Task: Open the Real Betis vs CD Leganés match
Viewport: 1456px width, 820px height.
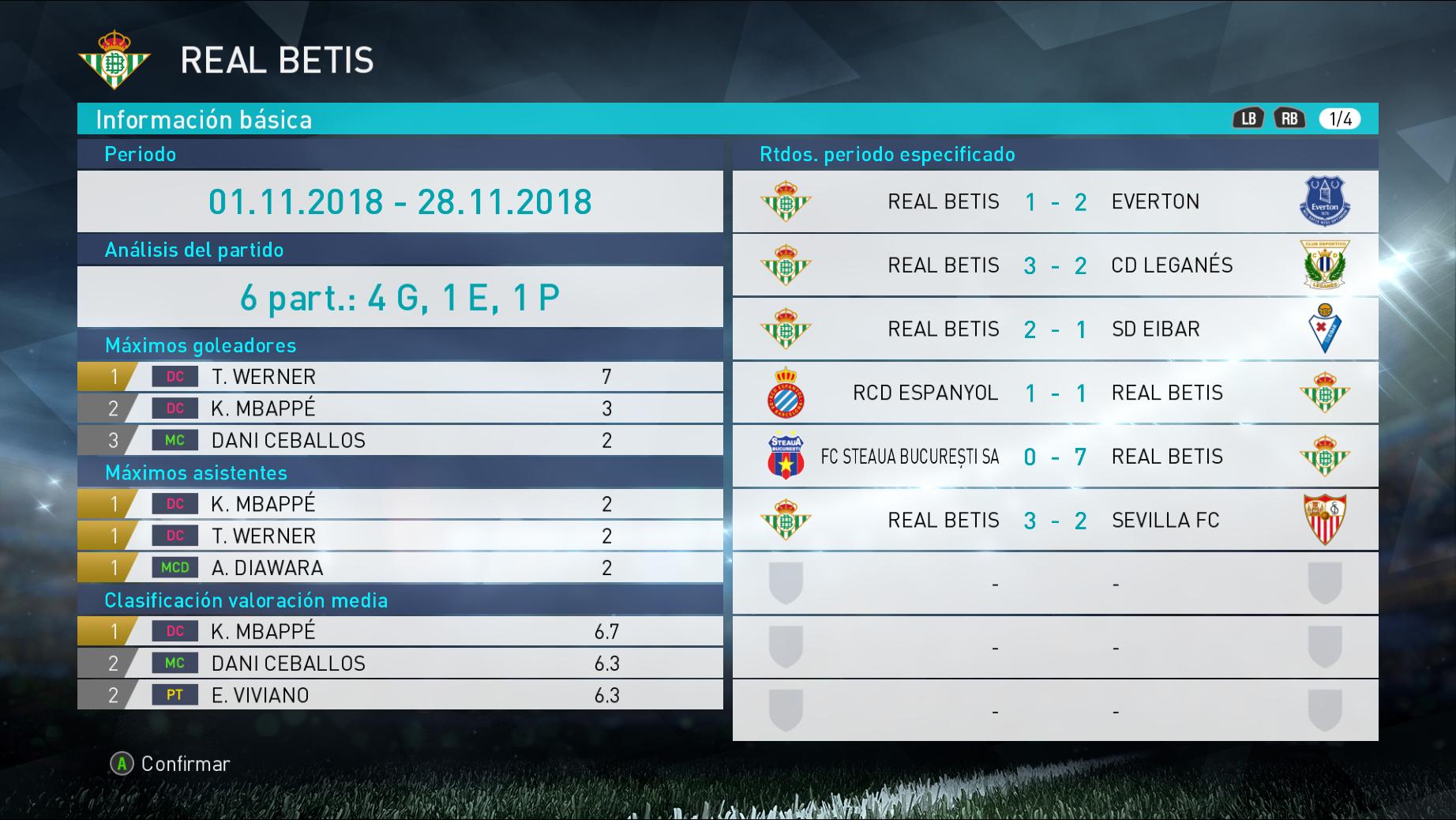Action: click(x=1055, y=265)
